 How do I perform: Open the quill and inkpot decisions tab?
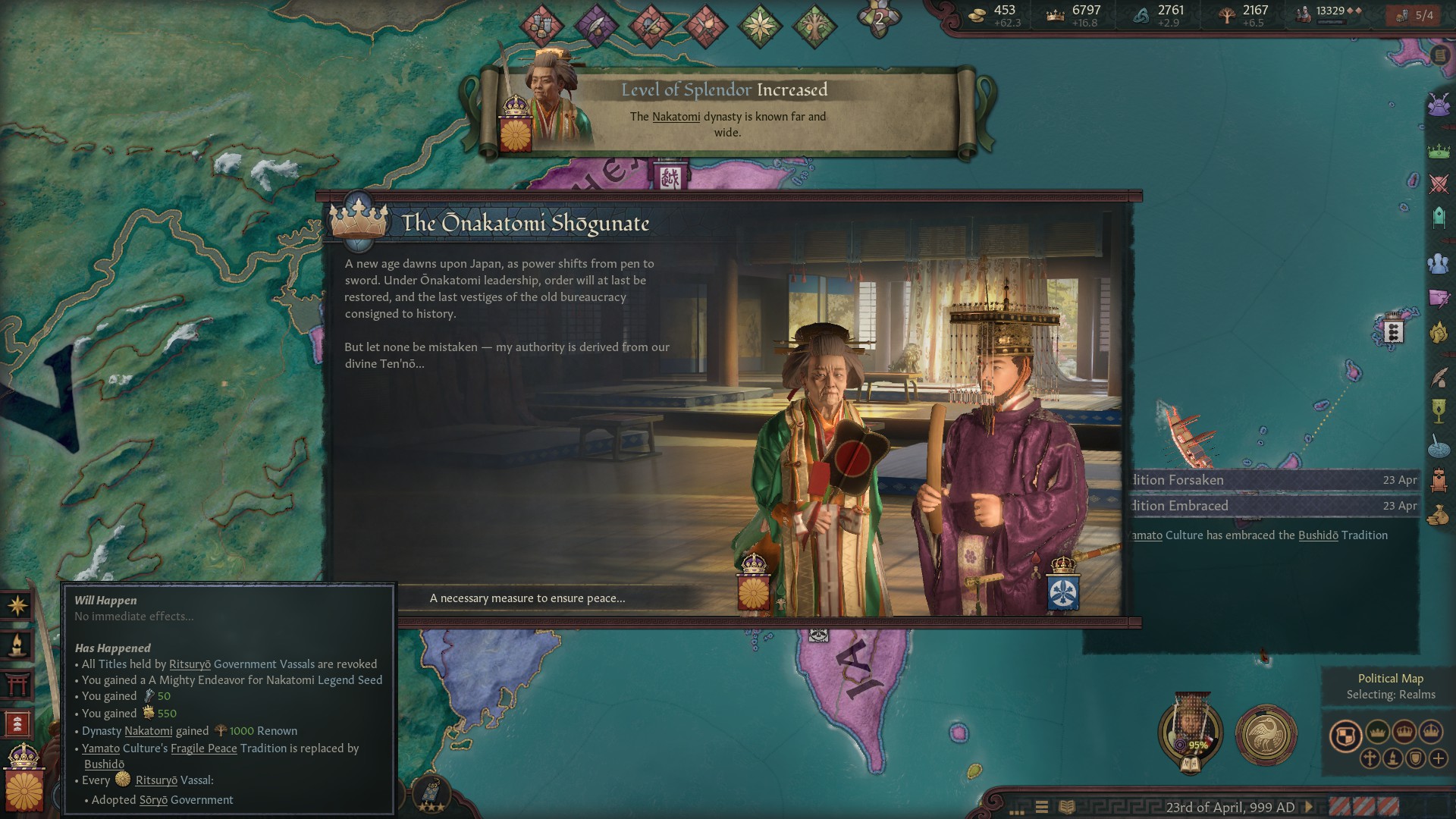pyautogui.click(x=1439, y=377)
